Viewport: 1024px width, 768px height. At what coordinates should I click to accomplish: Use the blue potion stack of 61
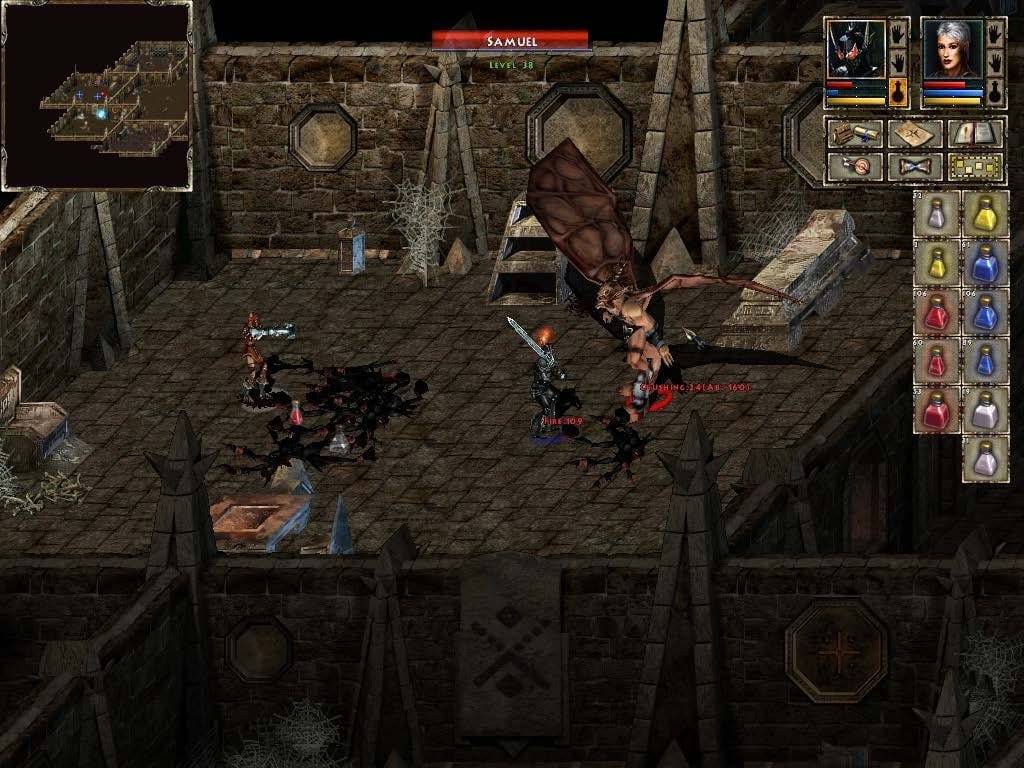[x=985, y=263]
